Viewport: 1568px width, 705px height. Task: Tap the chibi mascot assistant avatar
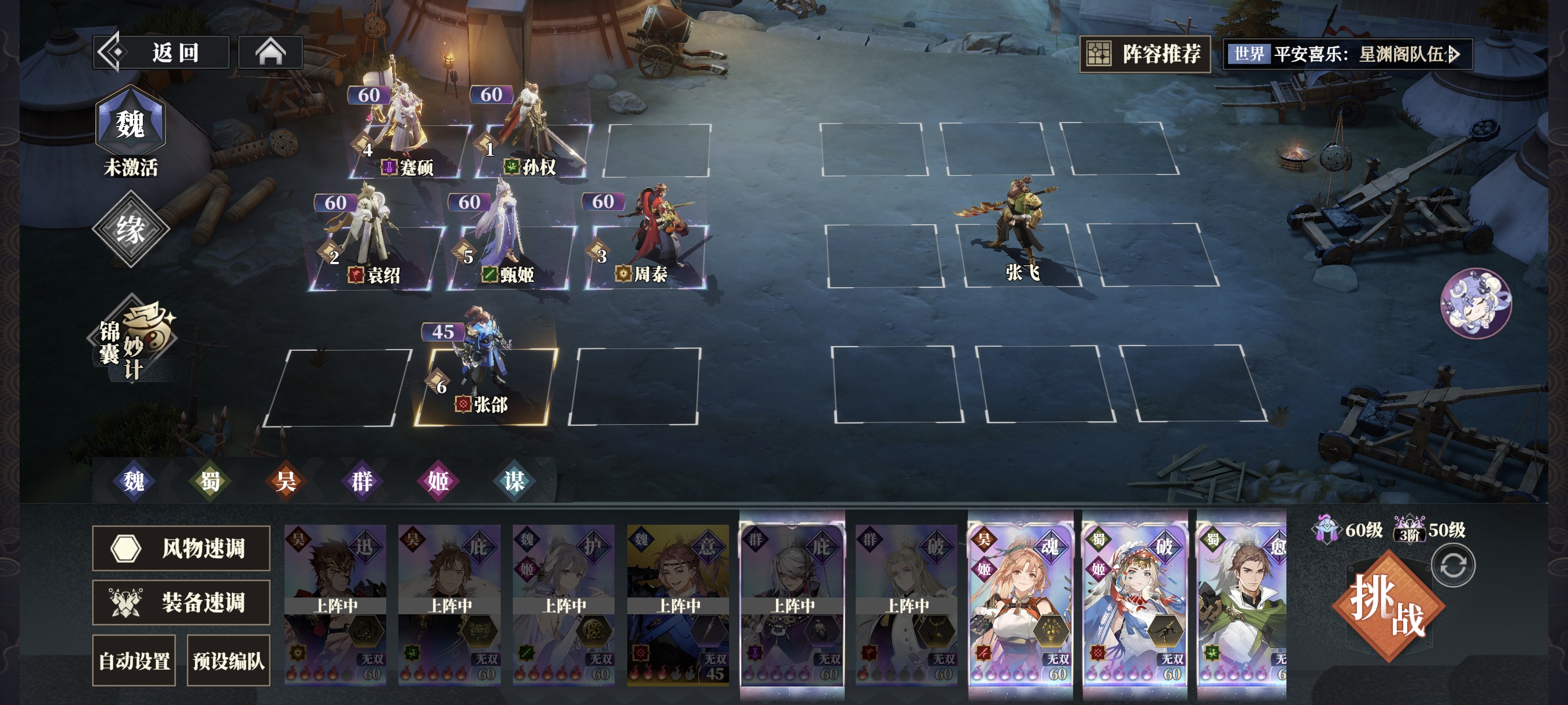tap(1475, 303)
